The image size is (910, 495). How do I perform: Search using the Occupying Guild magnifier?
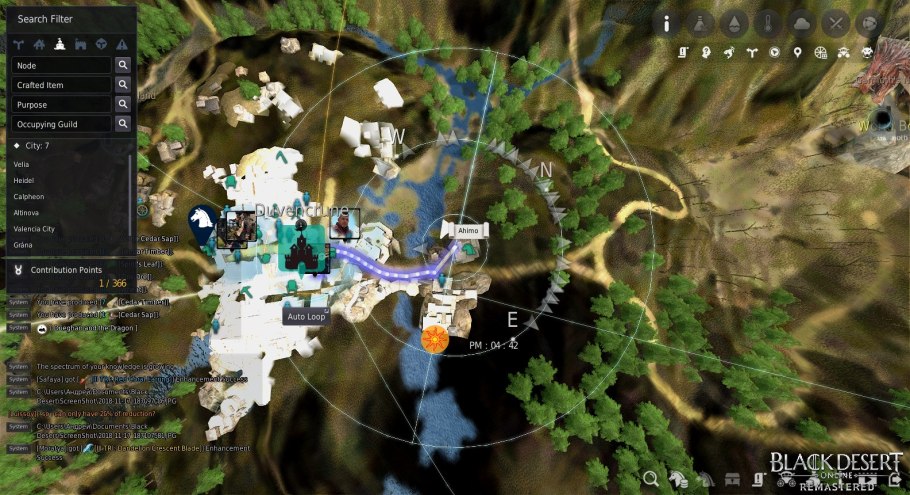point(123,124)
